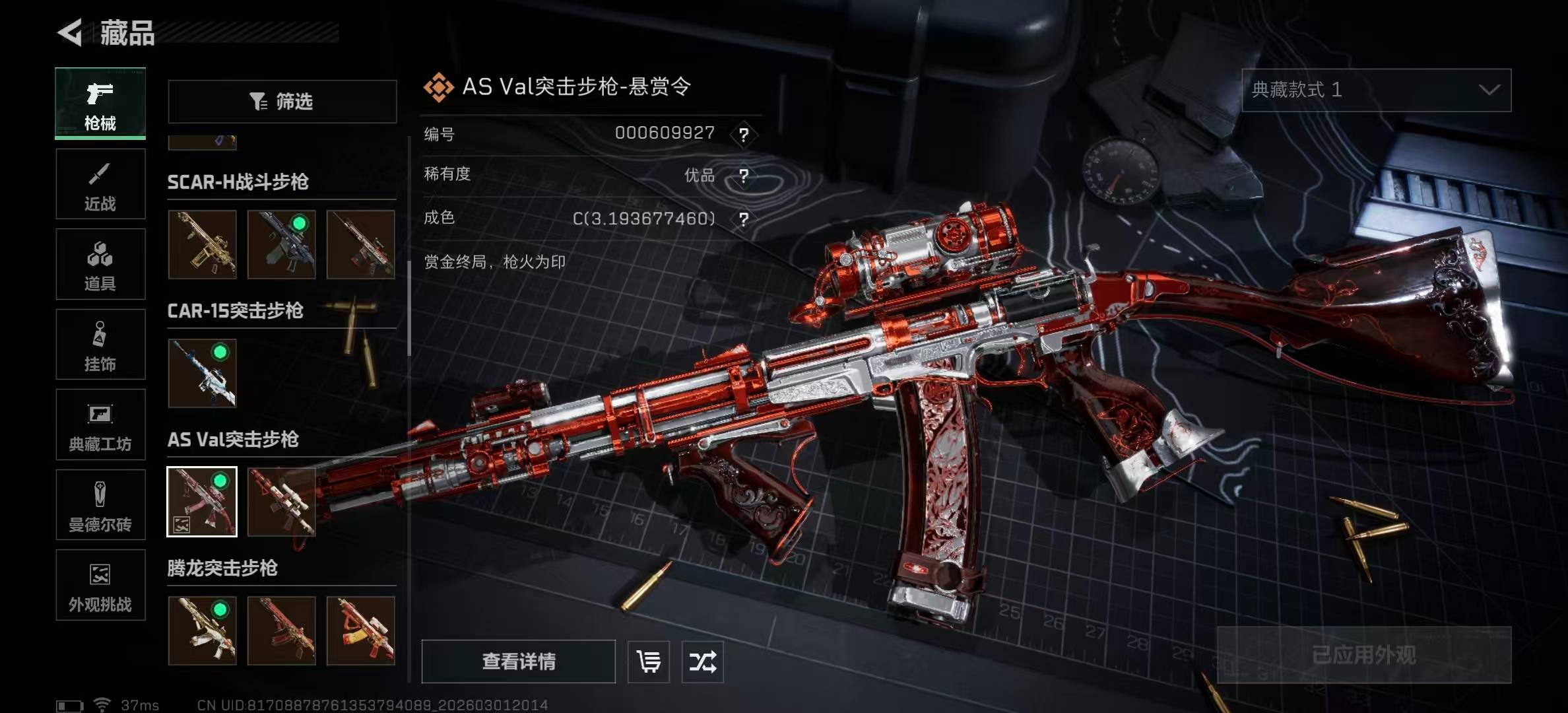Open the 近战 melee tab

point(100,184)
